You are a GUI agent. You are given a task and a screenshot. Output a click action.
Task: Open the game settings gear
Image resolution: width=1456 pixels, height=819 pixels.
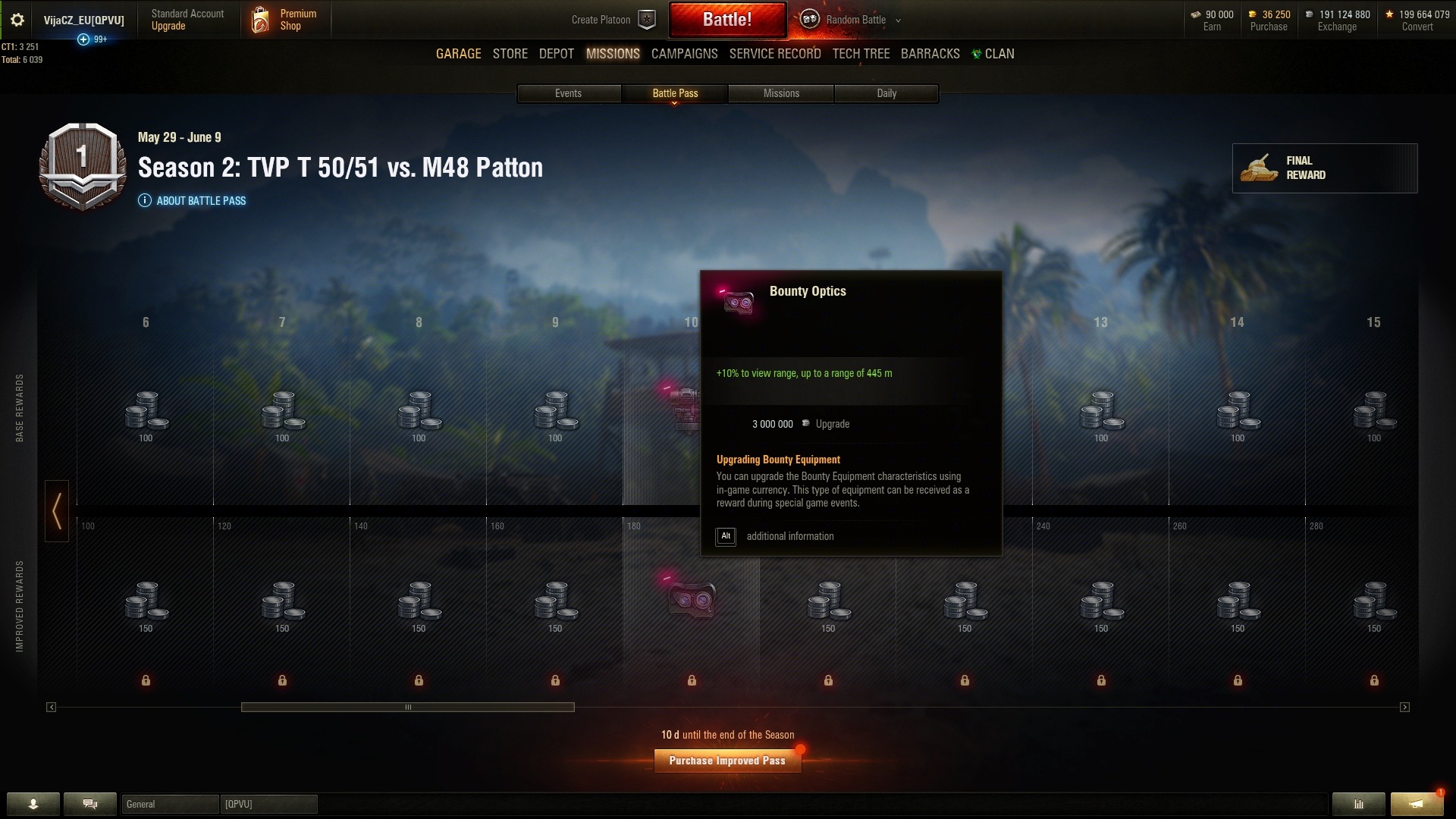click(17, 20)
